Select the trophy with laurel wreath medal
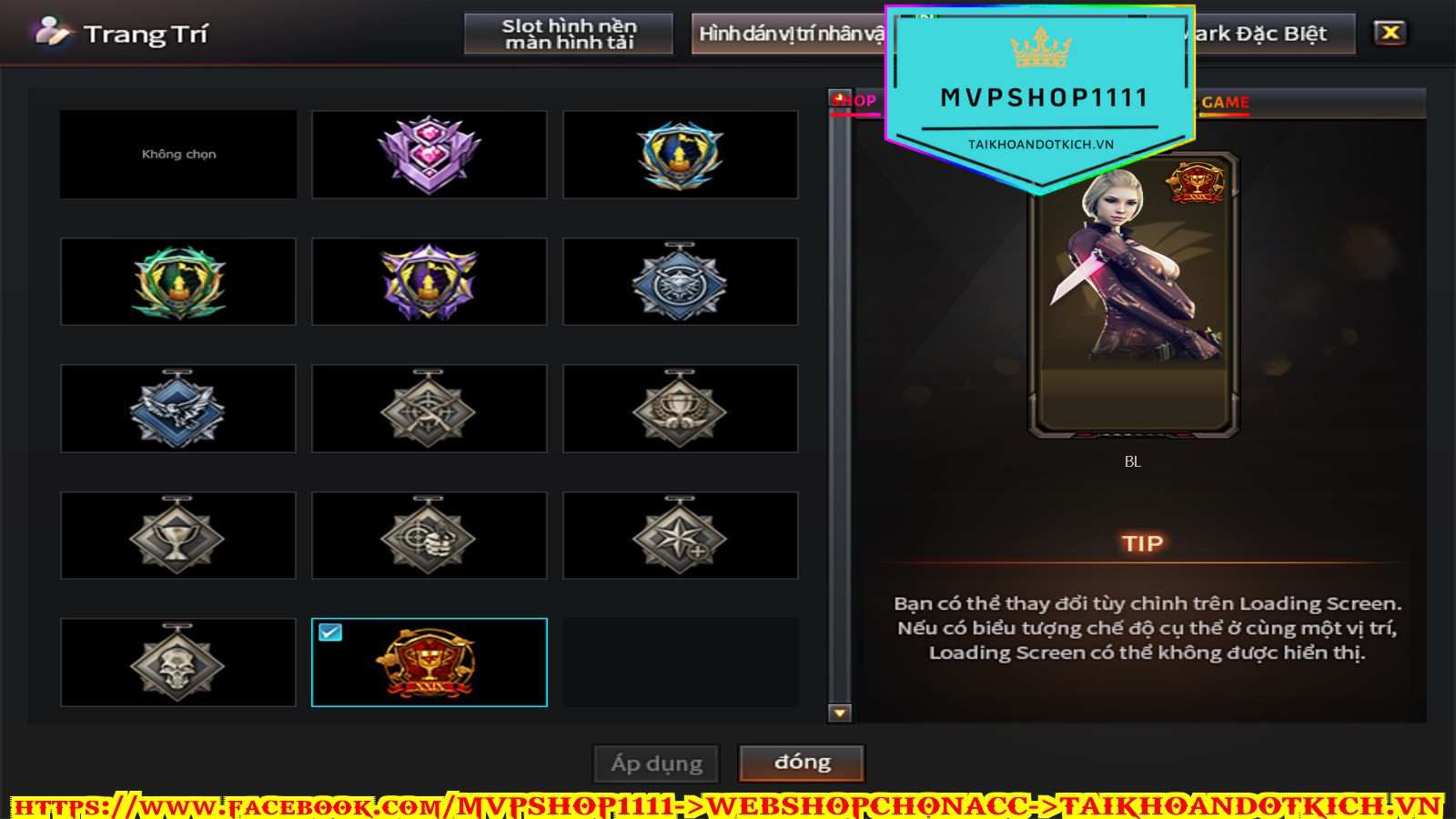The image size is (1456, 819). click(x=680, y=409)
